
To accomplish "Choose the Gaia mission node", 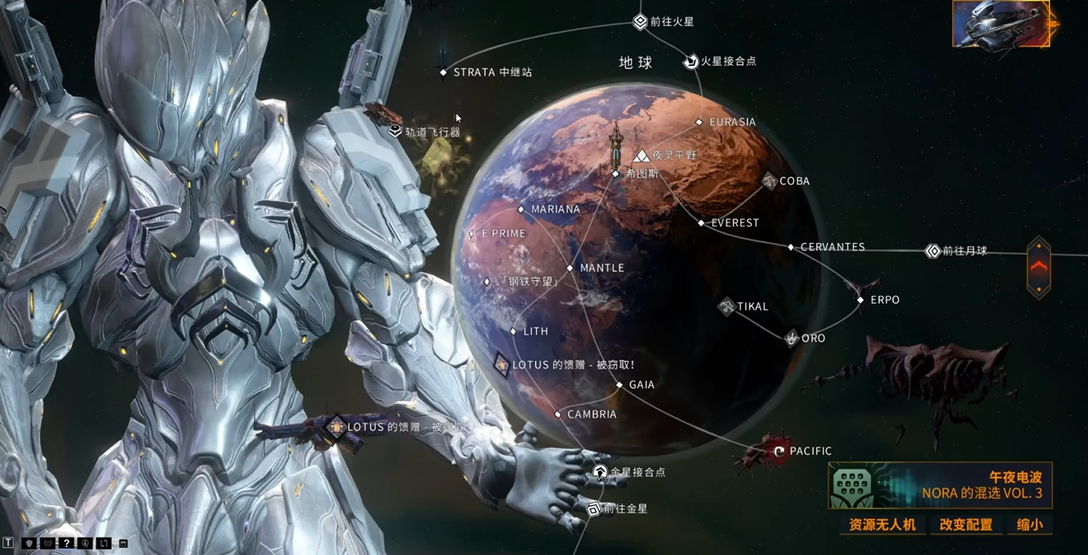I will pos(620,385).
